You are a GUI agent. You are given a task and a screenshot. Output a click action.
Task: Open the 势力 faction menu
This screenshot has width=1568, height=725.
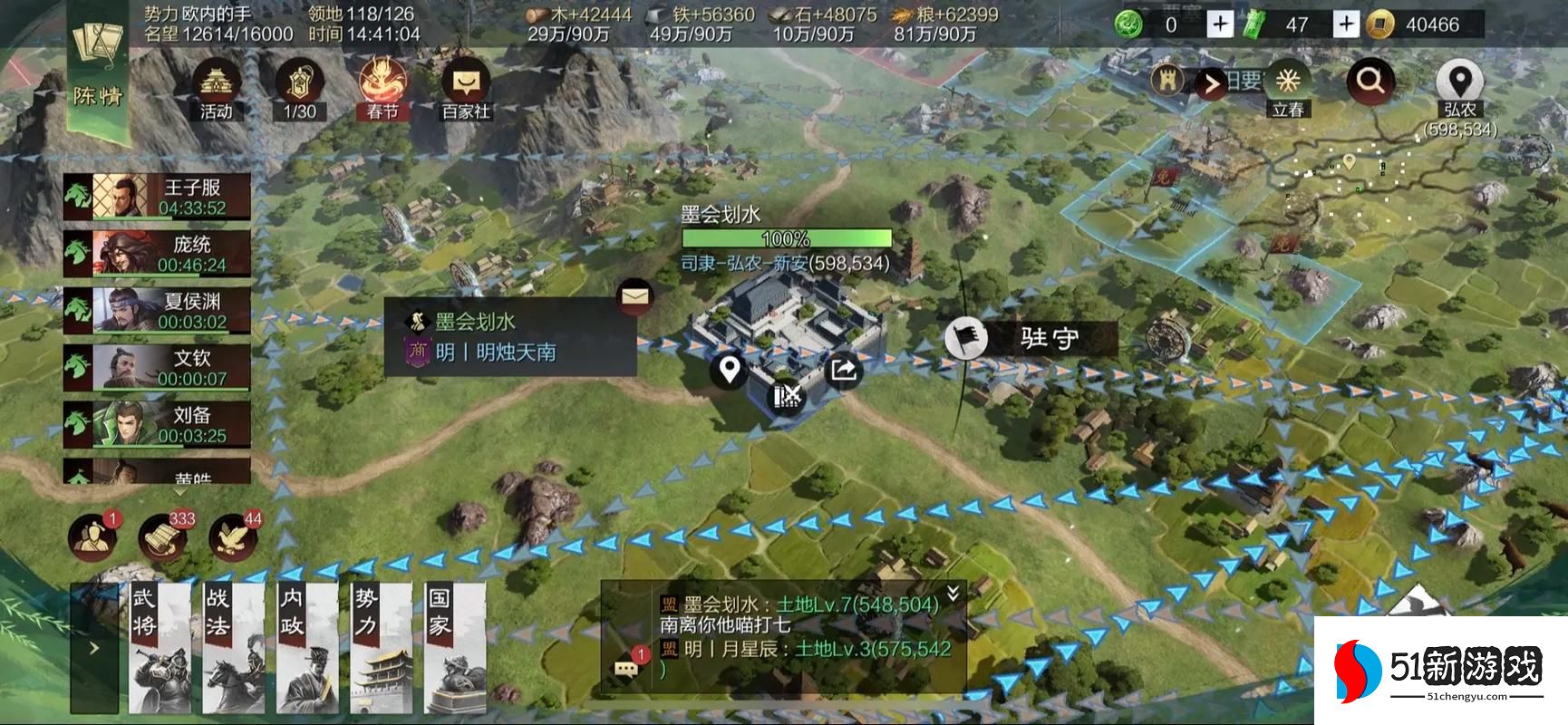pos(369,648)
